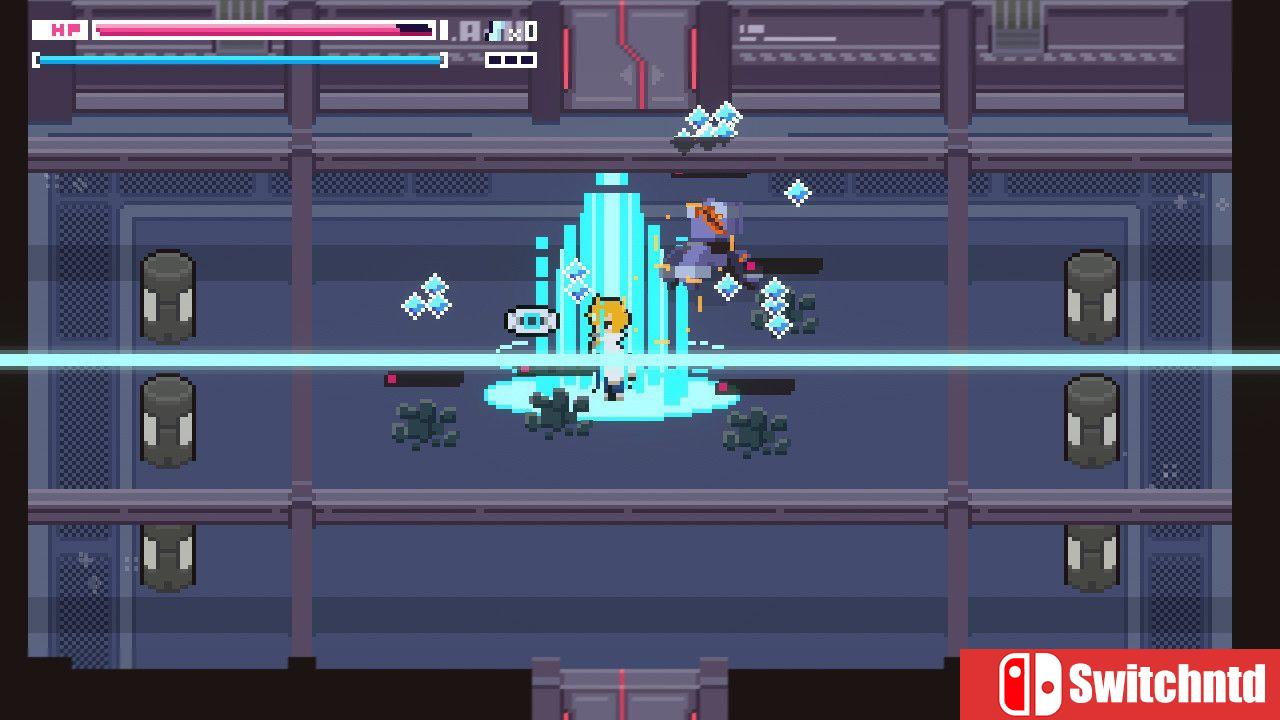Image resolution: width=1280 pixels, height=720 pixels.
Task: Expand the small bracket icon right of the HP bar
Action: [442, 29]
